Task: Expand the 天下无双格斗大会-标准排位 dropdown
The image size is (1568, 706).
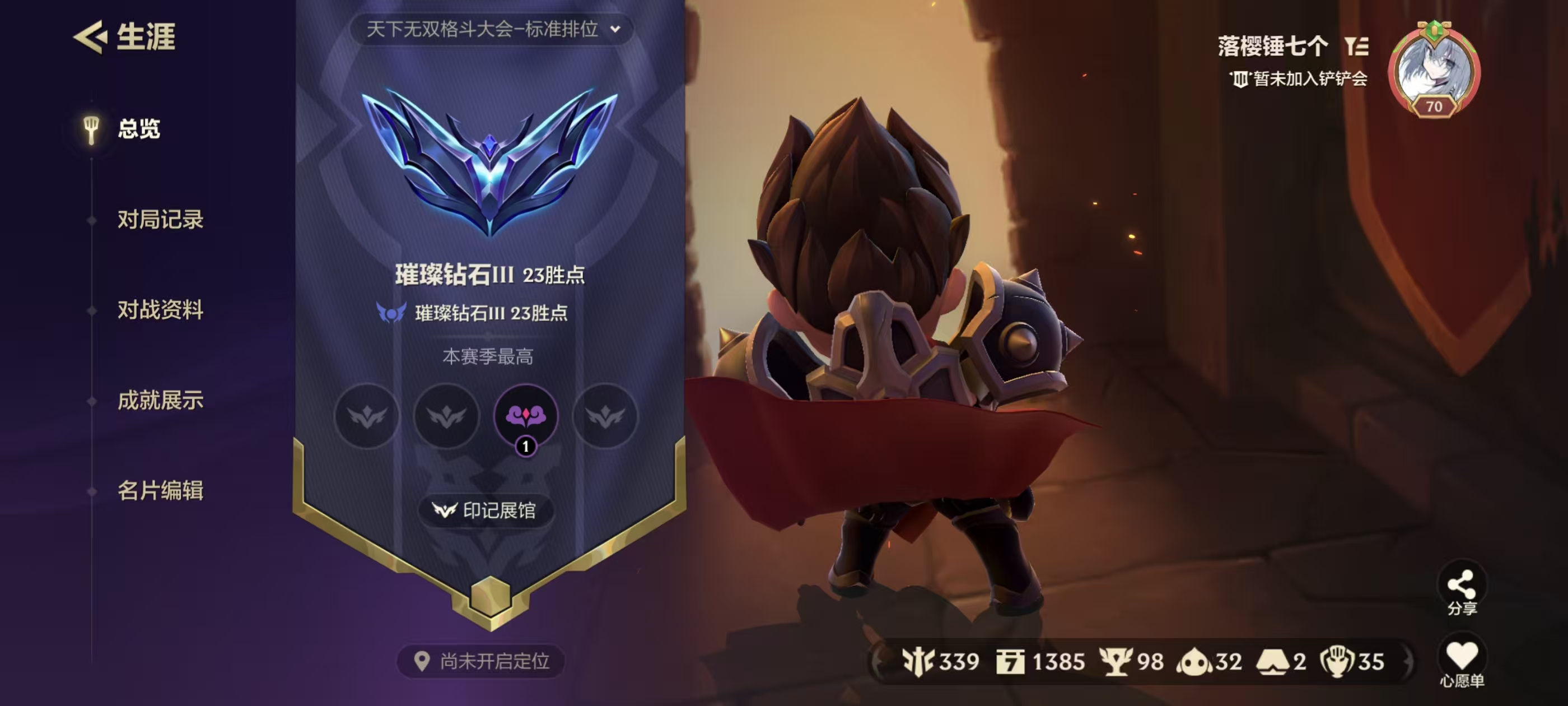Action: tap(487, 29)
